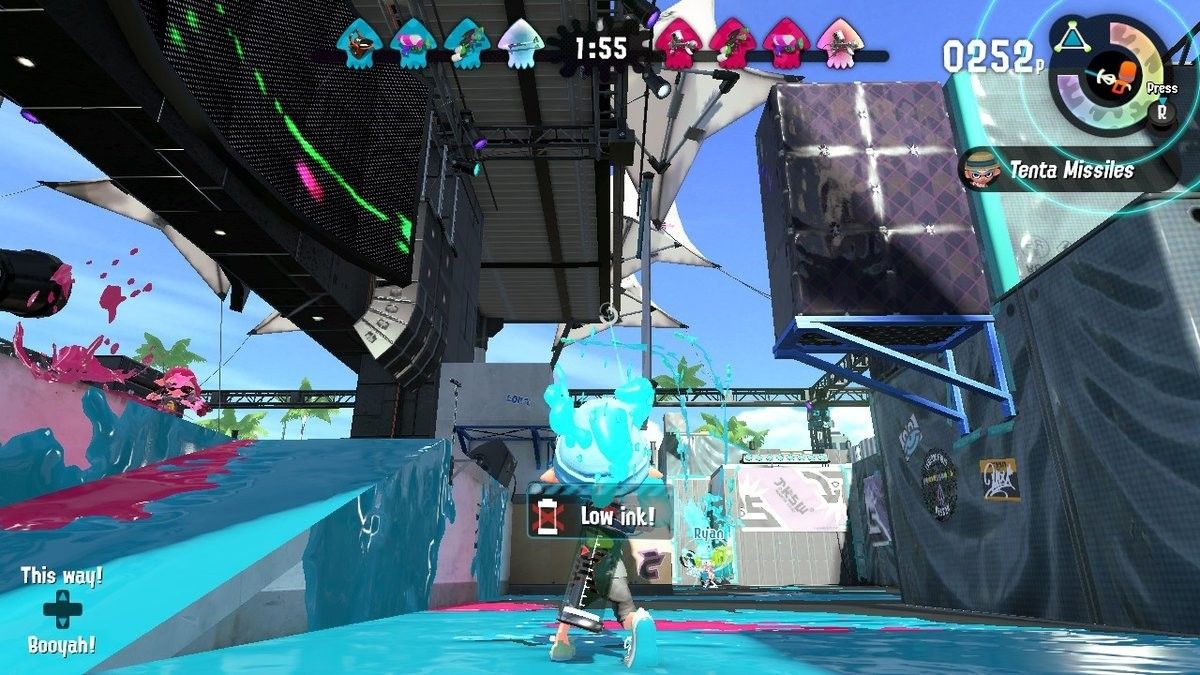Click the Tenta Missiles notification banner
Screen dimensions: 1200x675
(1070, 170)
